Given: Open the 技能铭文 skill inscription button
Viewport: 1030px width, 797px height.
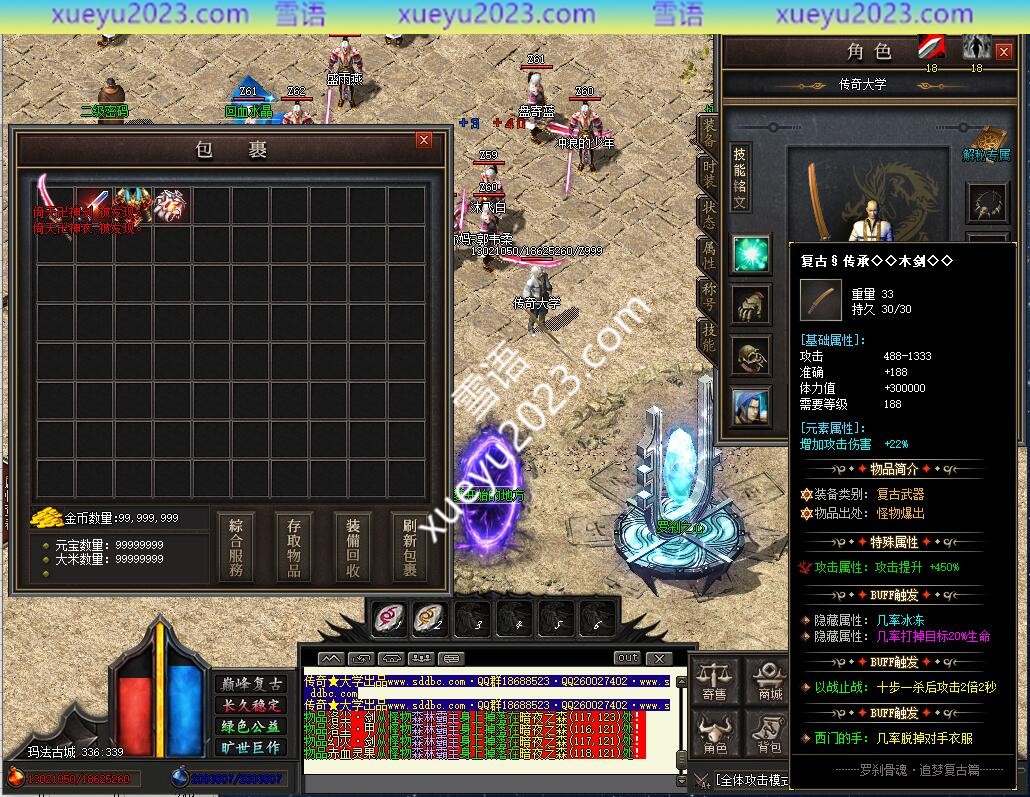Looking at the screenshot, I should pyautogui.click(x=739, y=178).
